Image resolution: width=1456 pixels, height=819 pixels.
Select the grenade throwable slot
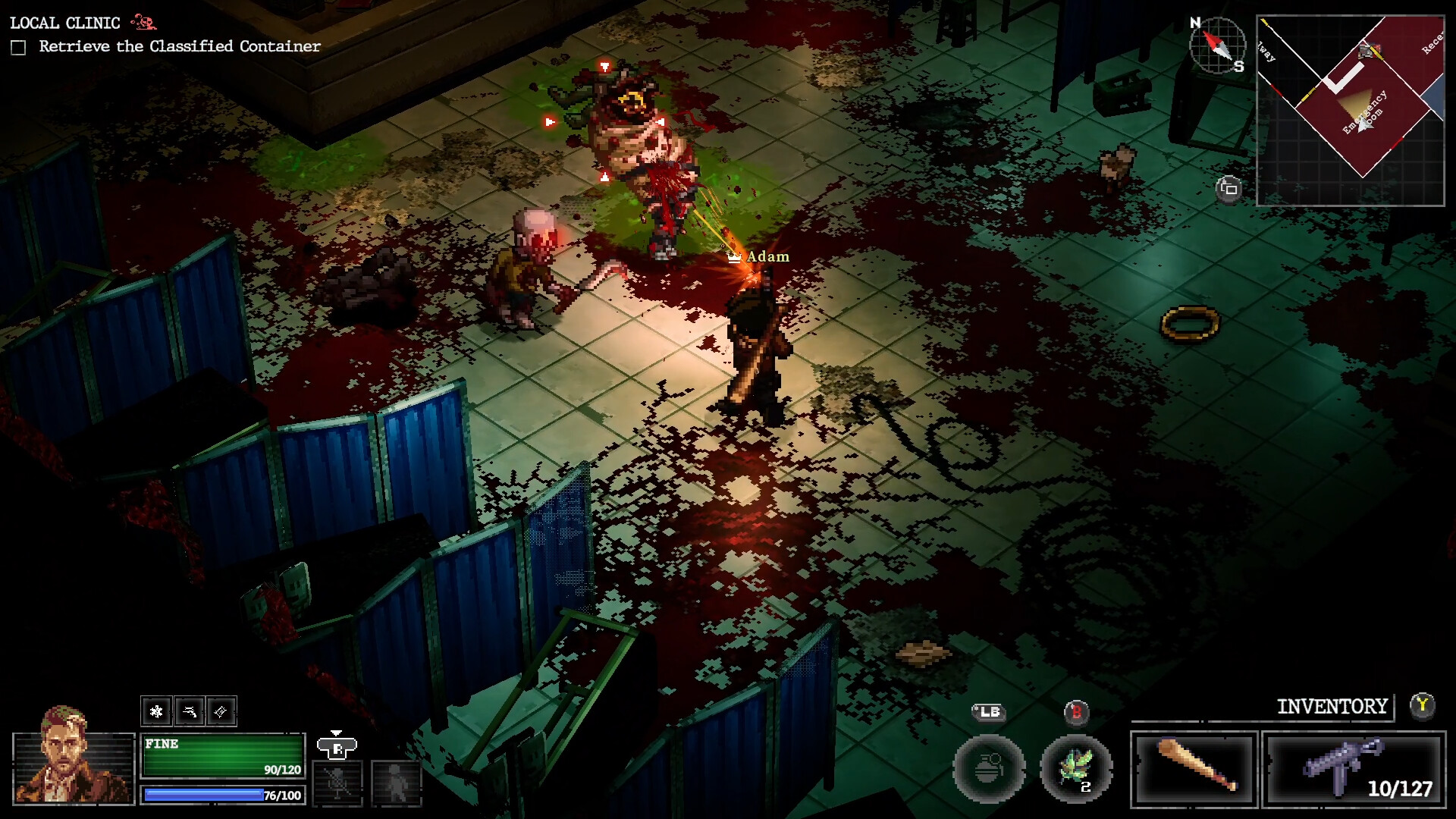[989, 769]
